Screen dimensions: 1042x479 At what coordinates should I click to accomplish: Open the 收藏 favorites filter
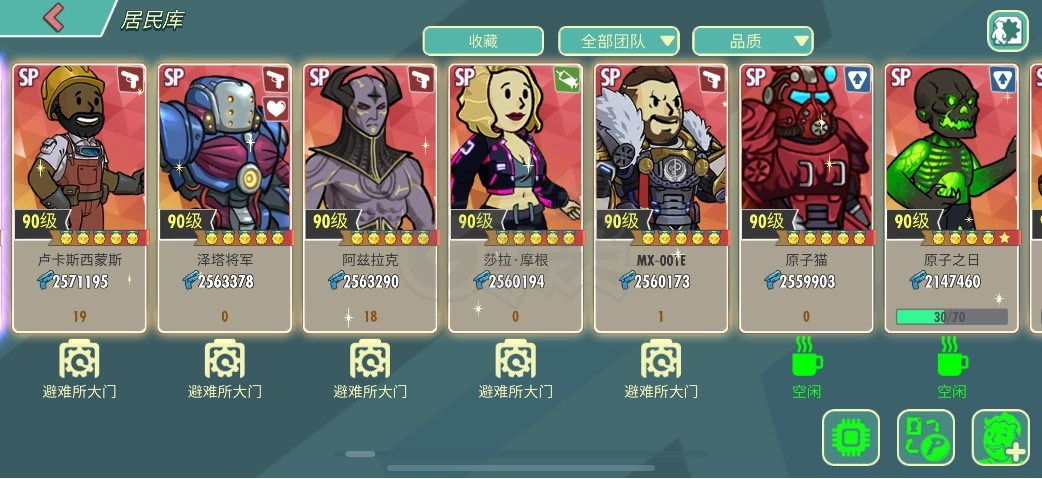tap(483, 41)
